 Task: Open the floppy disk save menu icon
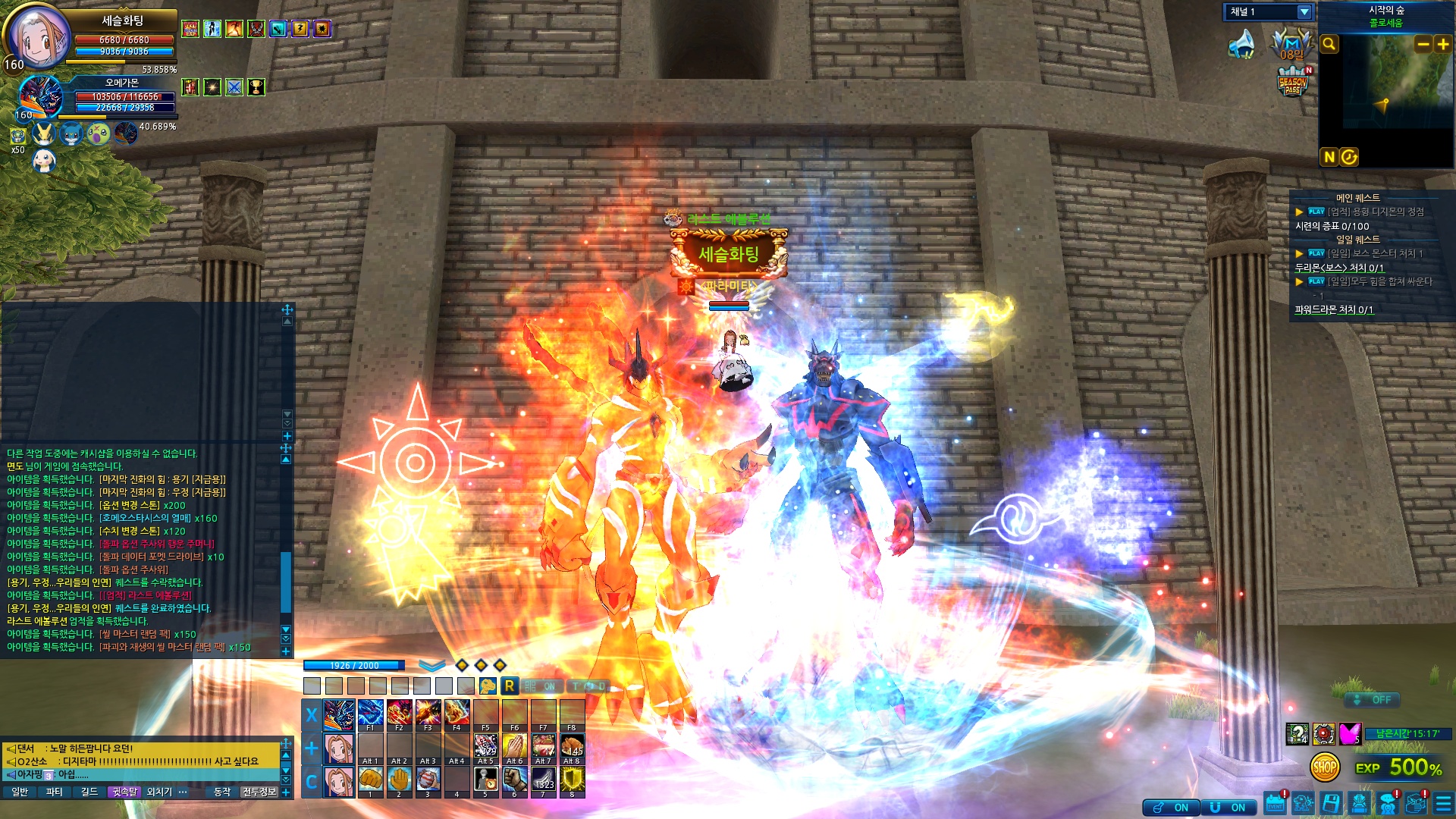(x=1331, y=804)
